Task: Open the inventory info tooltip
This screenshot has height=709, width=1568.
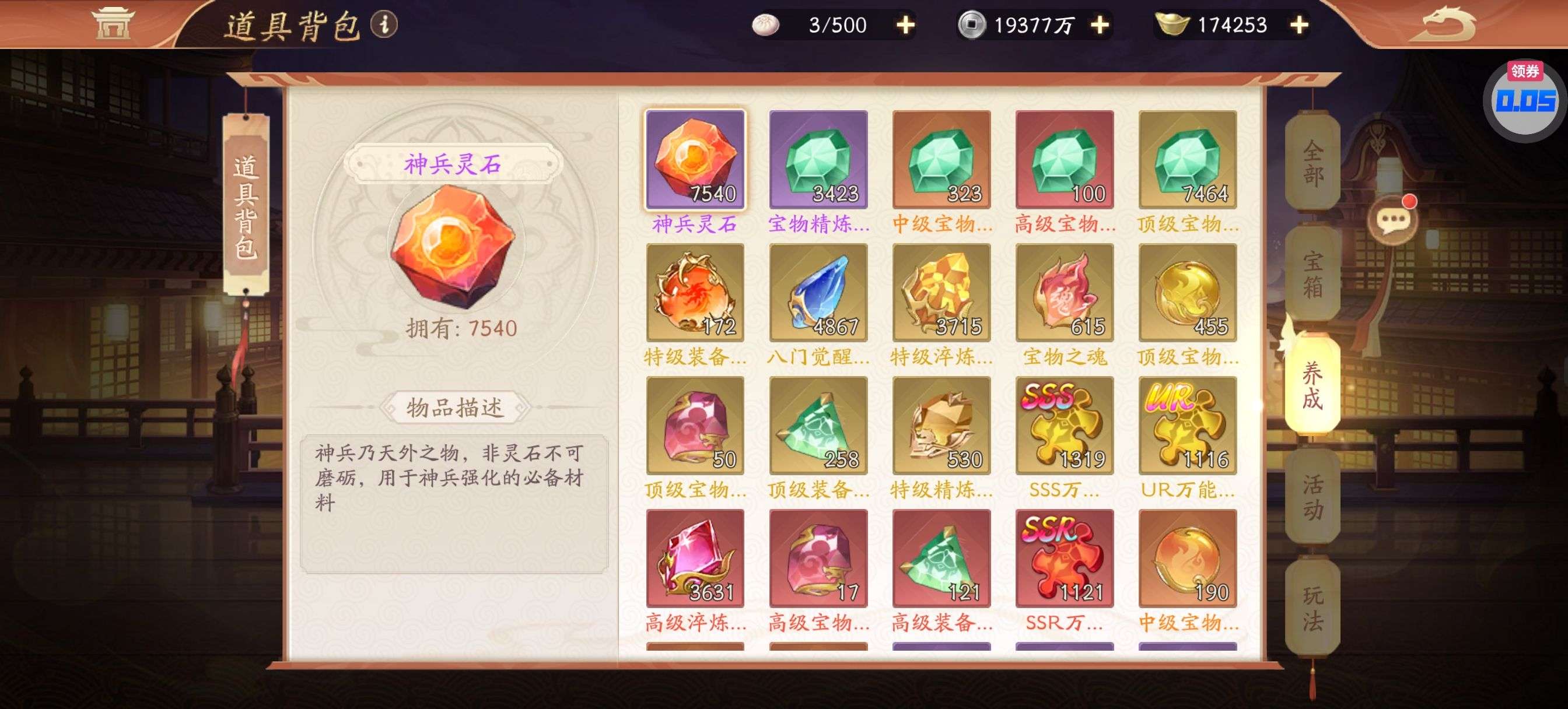Action: [384, 24]
